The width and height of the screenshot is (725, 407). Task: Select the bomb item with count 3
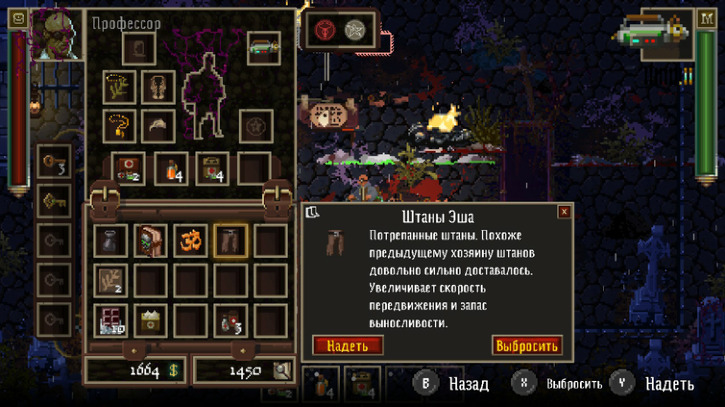point(231,320)
